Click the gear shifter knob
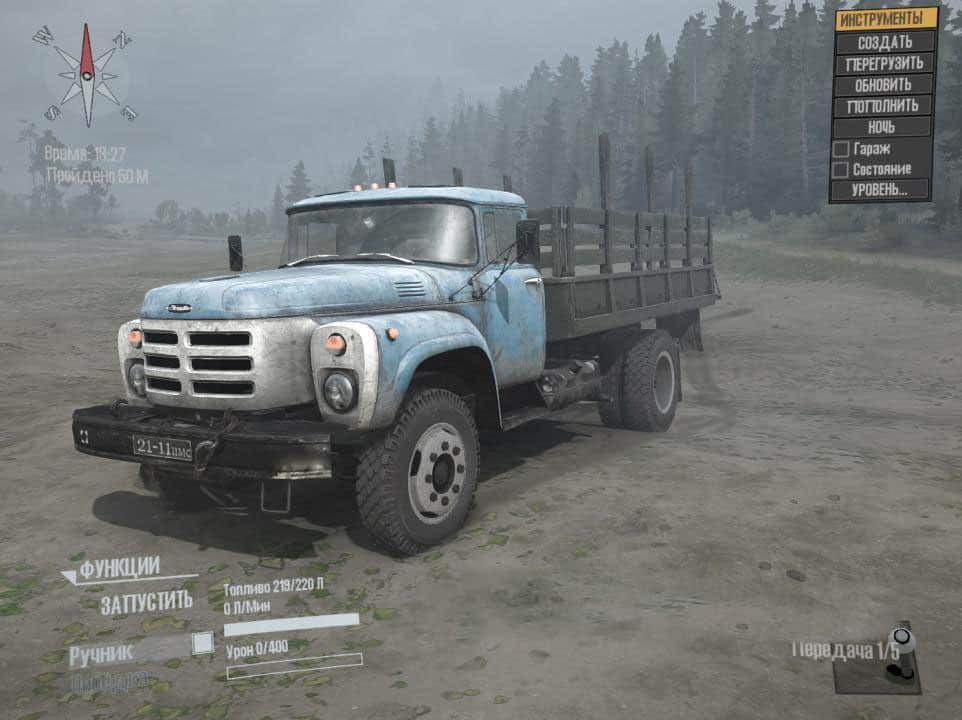The width and height of the screenshot is (962, 720). (x=901, y=637)
